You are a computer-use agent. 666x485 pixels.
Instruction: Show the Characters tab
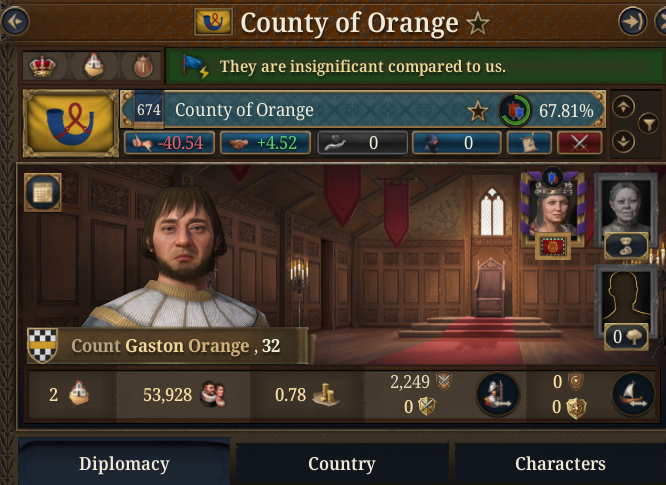pyautogui.click(x=560, y=464)
